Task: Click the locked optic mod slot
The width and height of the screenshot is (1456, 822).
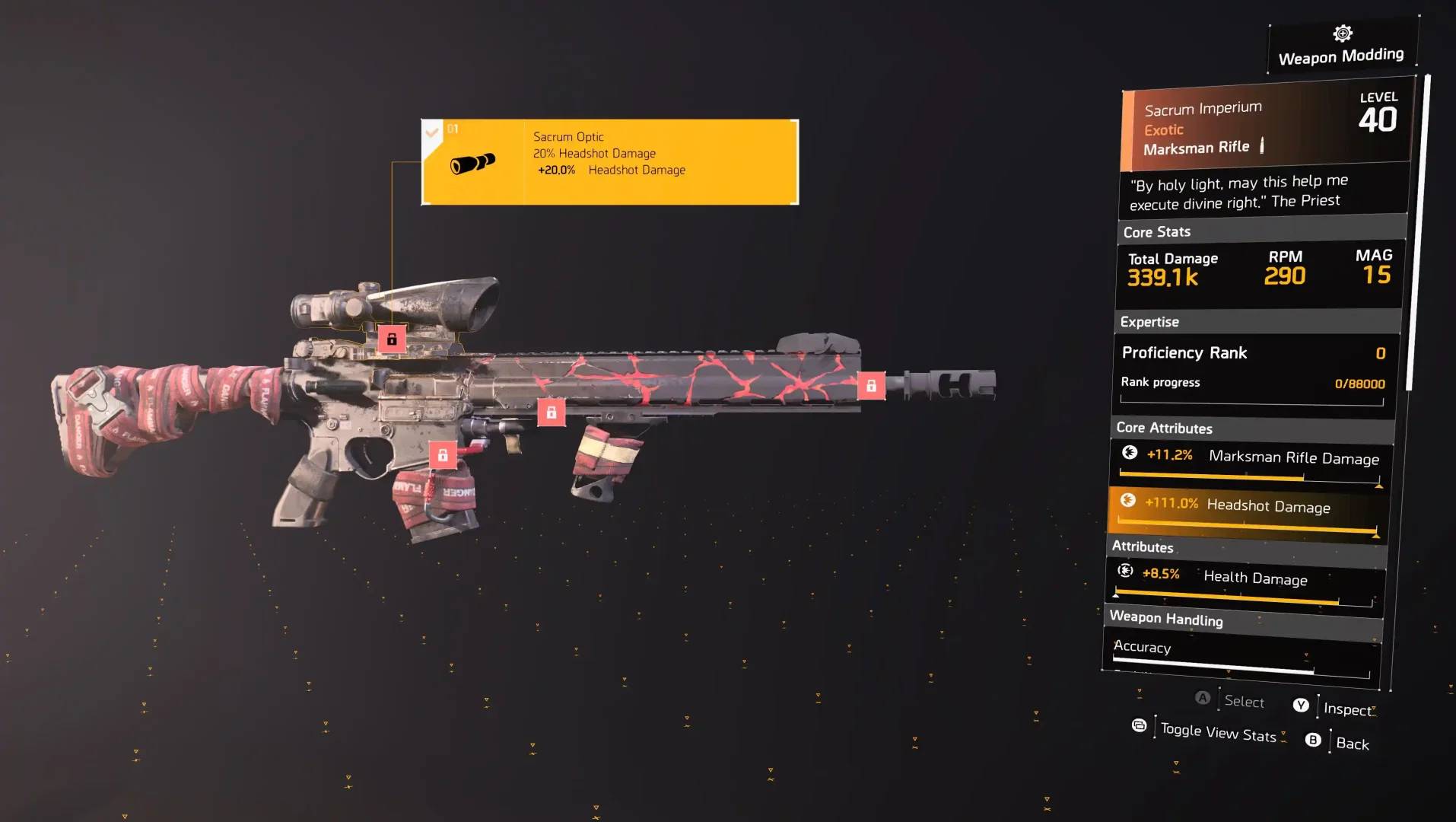Action: [x=392, y=339]
